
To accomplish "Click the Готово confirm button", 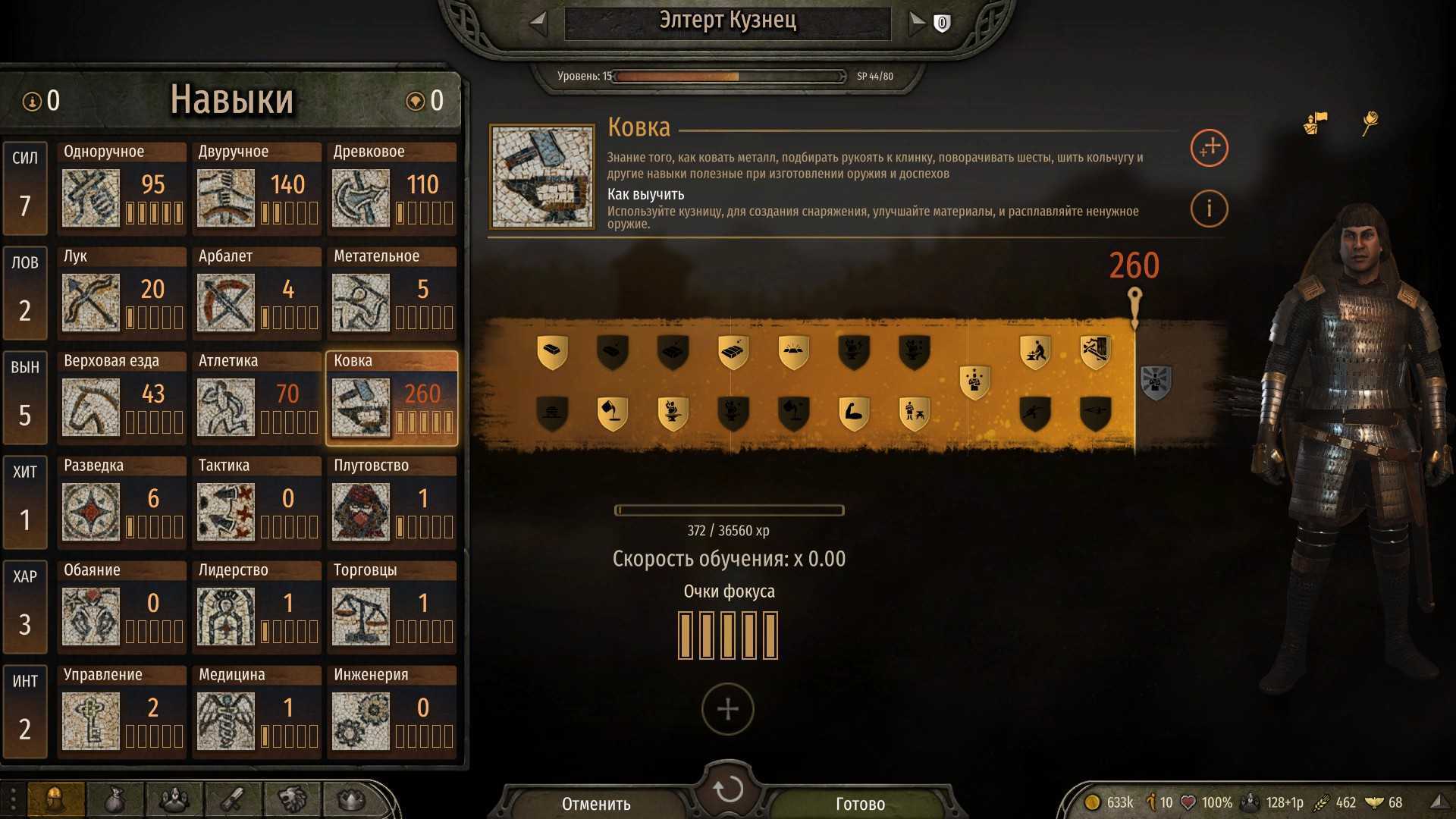I will tap(860, 803).
